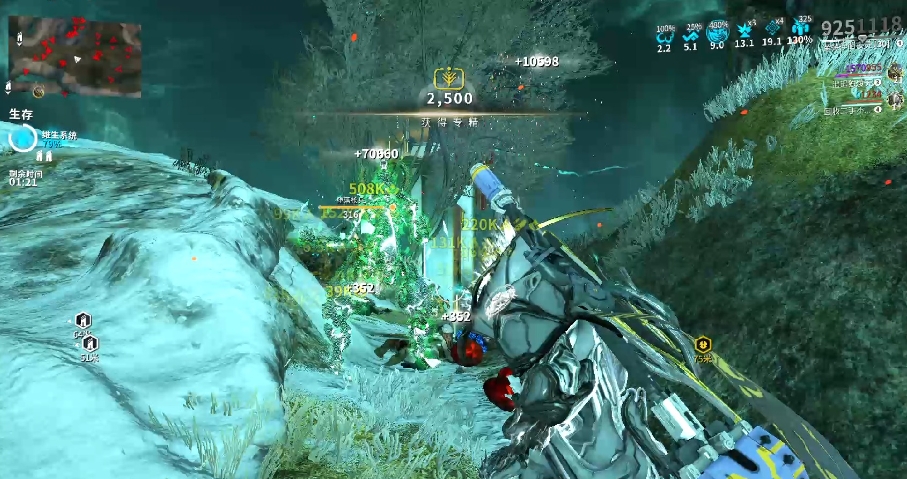Choose the burst buff icon marked x3

(x=745, y=30)
